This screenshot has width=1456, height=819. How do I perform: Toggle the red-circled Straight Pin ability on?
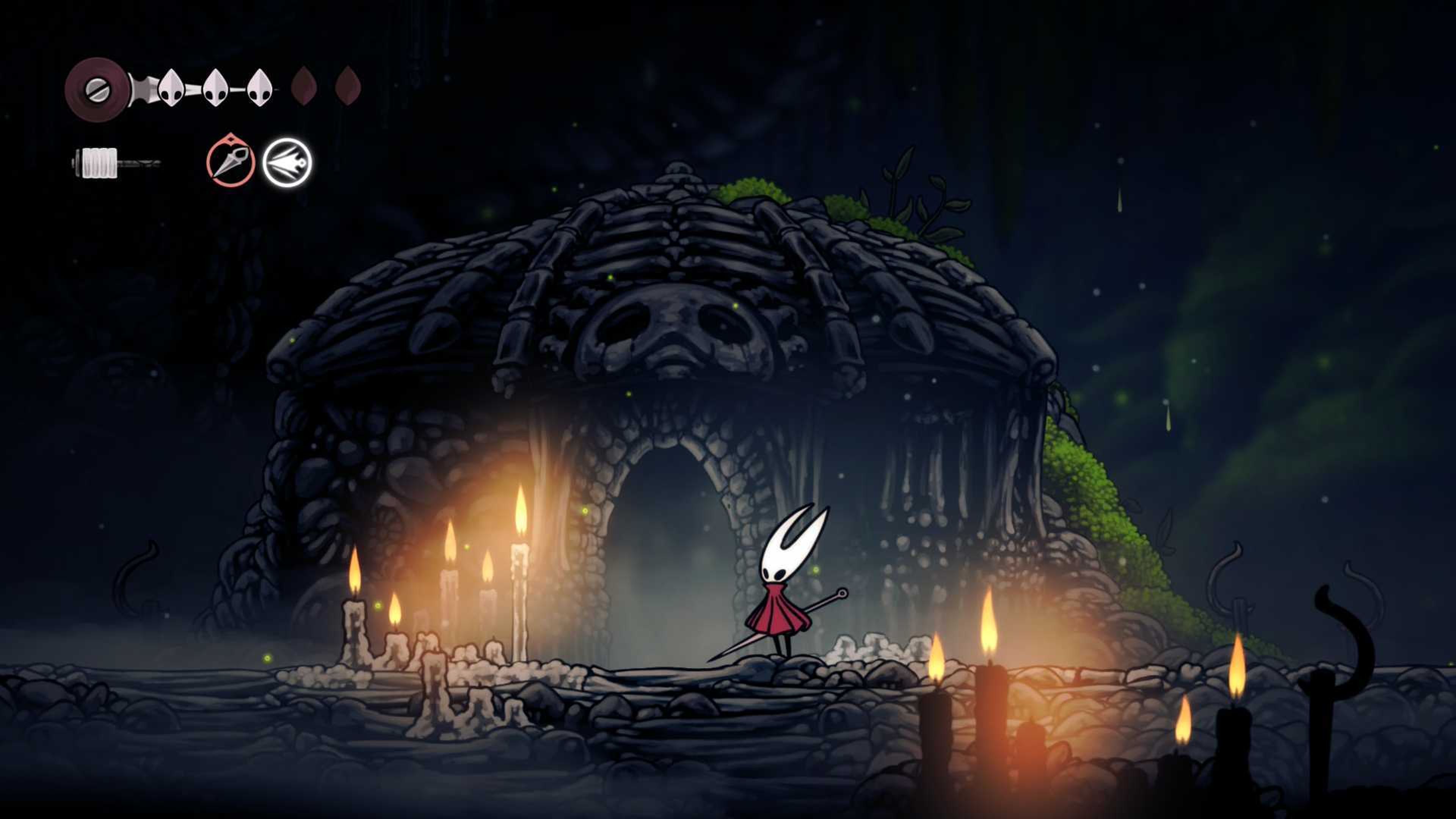[232, 164]
